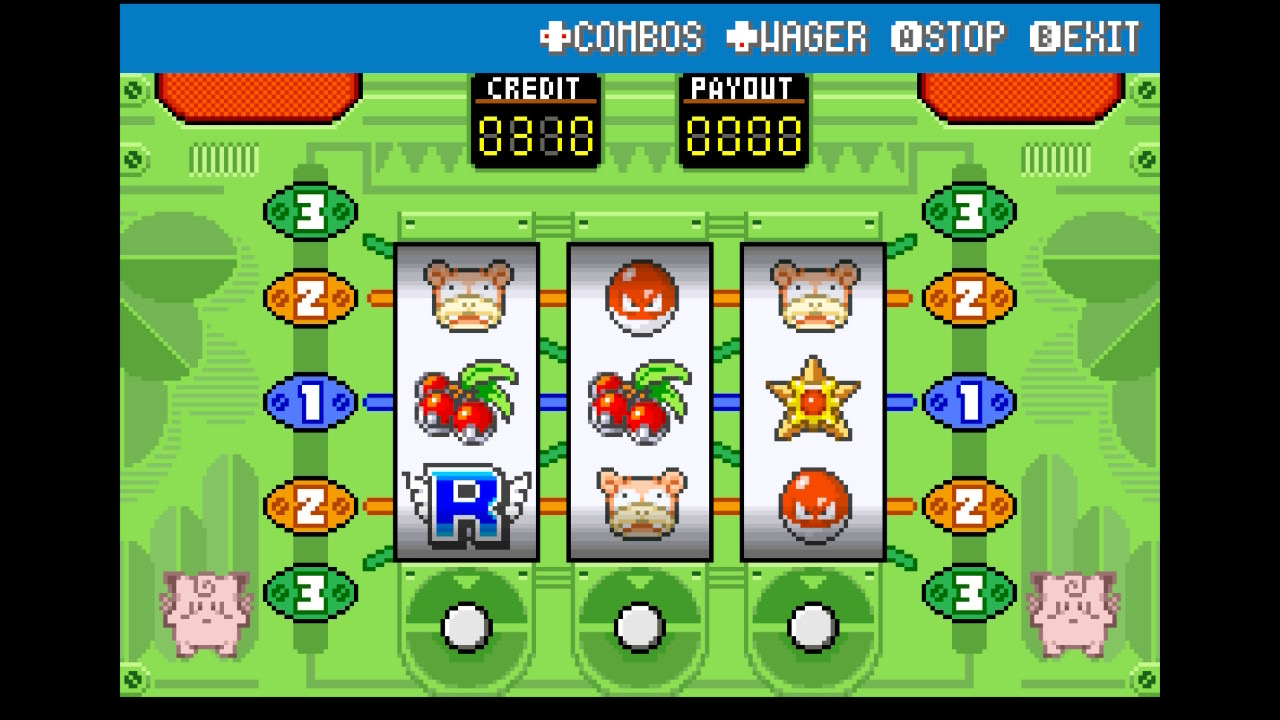Hit the stop button under the Staryu reel
This screenshot has height=720, width=1280.
812,627
